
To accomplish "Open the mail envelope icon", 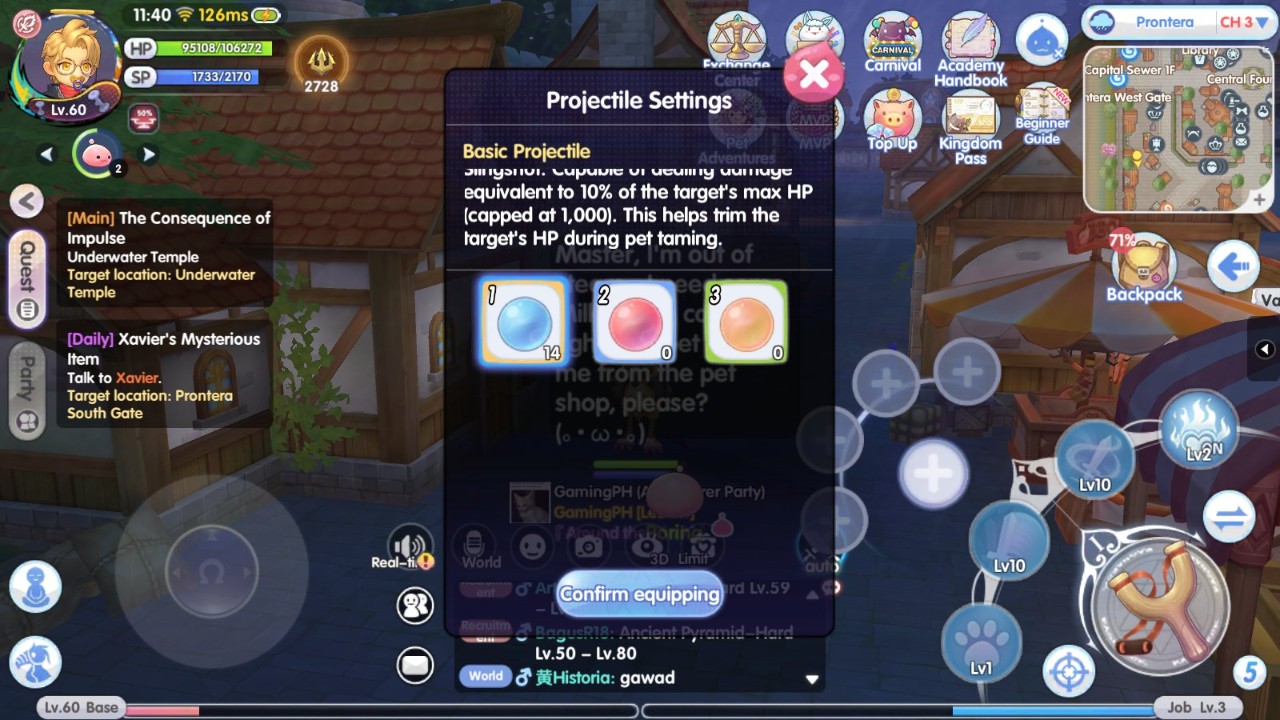I will (415, 664).
